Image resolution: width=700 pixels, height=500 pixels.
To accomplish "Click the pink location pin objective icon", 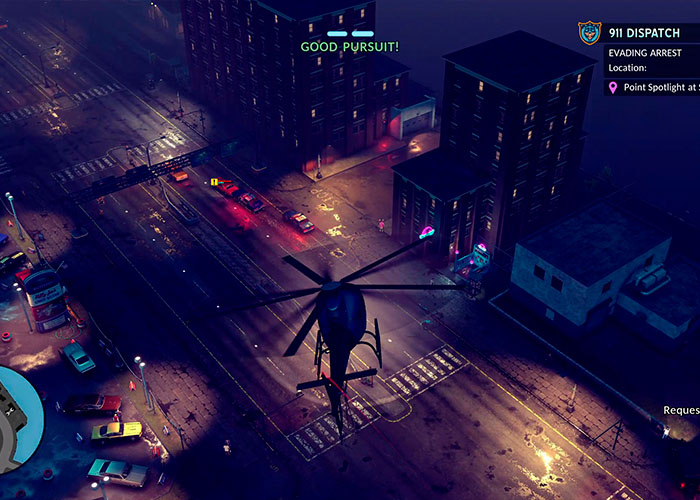I will pos(613,88).
